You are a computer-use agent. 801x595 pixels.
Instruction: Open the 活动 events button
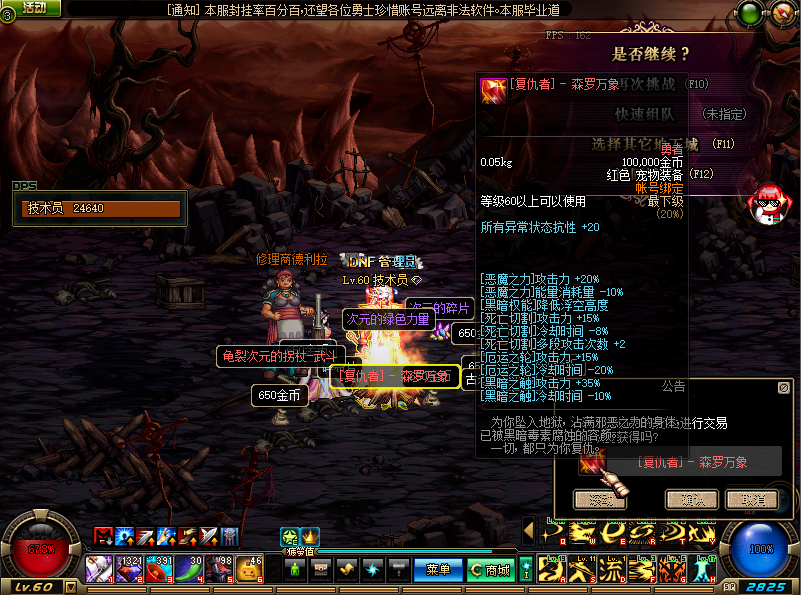click(33, 8)
